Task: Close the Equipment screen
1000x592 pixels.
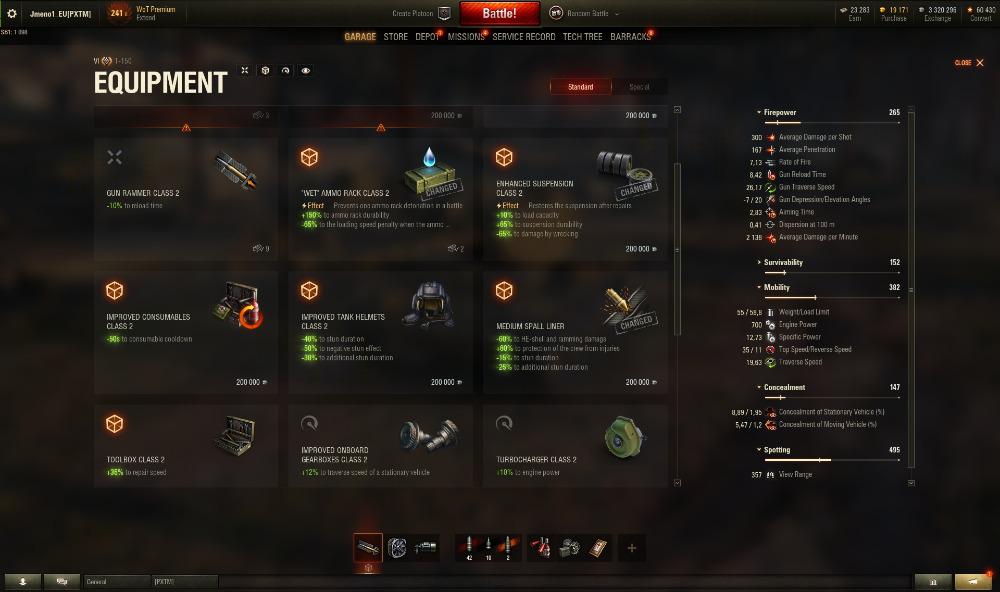Action: pyautogui.click(x=969, y=63)
